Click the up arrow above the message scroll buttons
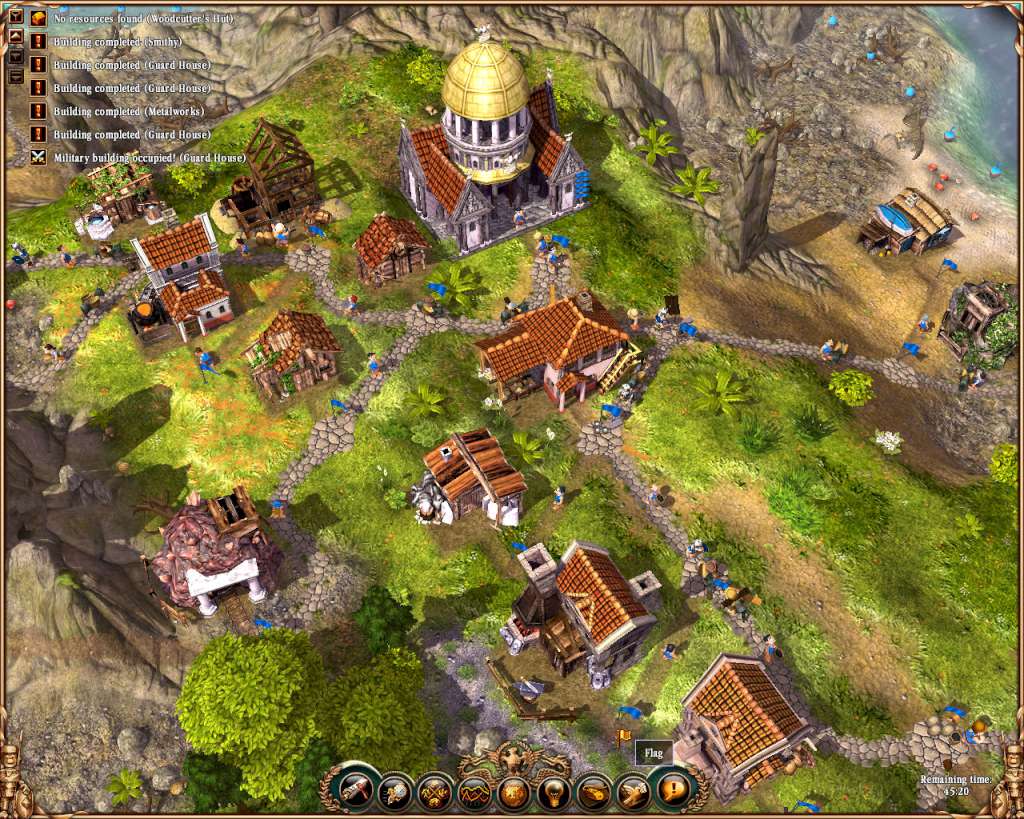This screenshot has height=819, width=1024. (x=16, y=36)
